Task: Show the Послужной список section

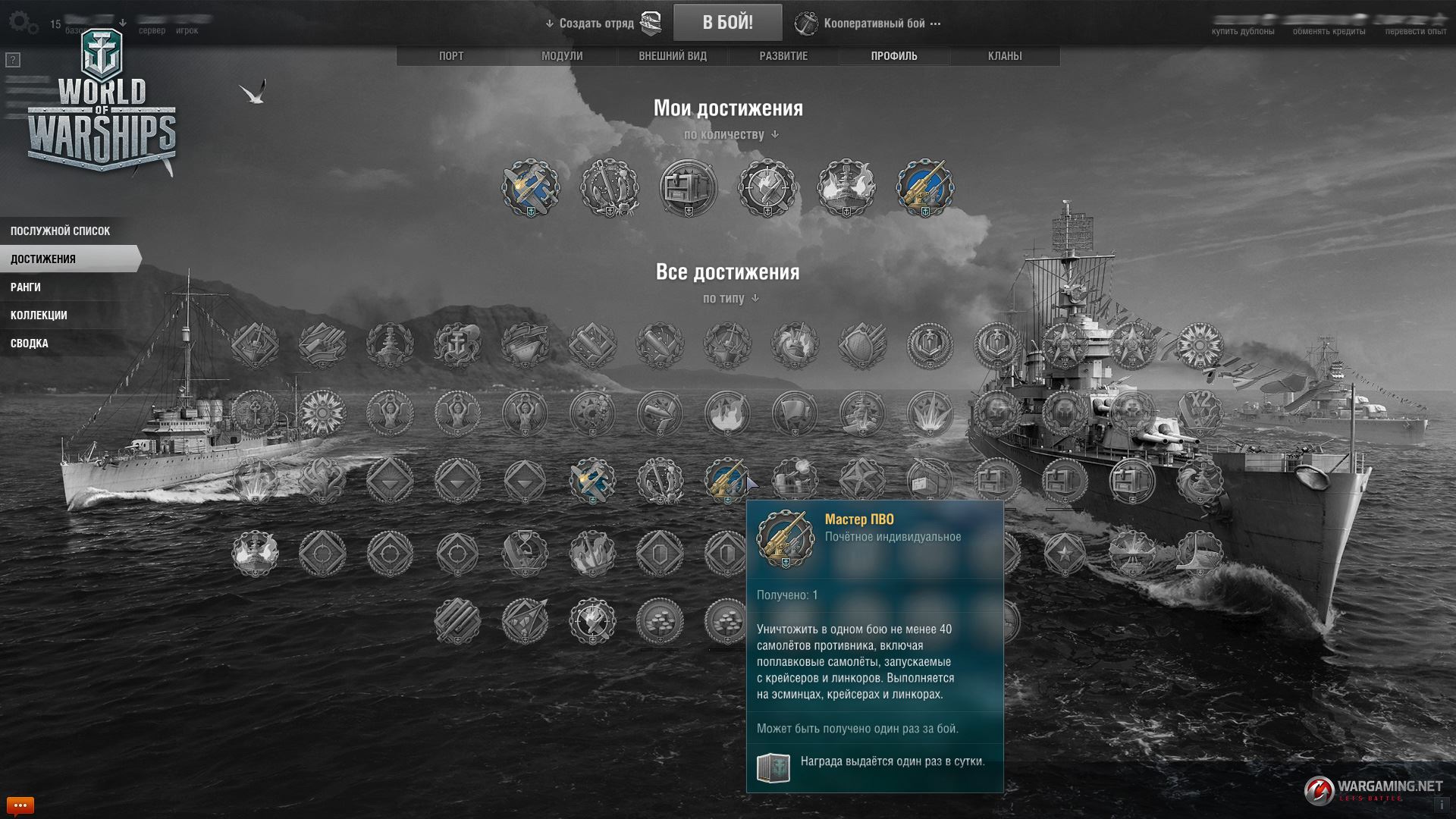Action: [61, 231]
